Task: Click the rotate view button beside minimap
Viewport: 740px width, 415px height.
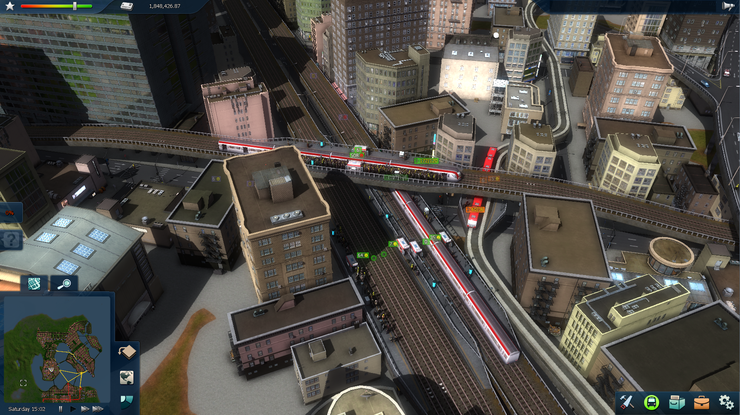Action: coord(127,352)
